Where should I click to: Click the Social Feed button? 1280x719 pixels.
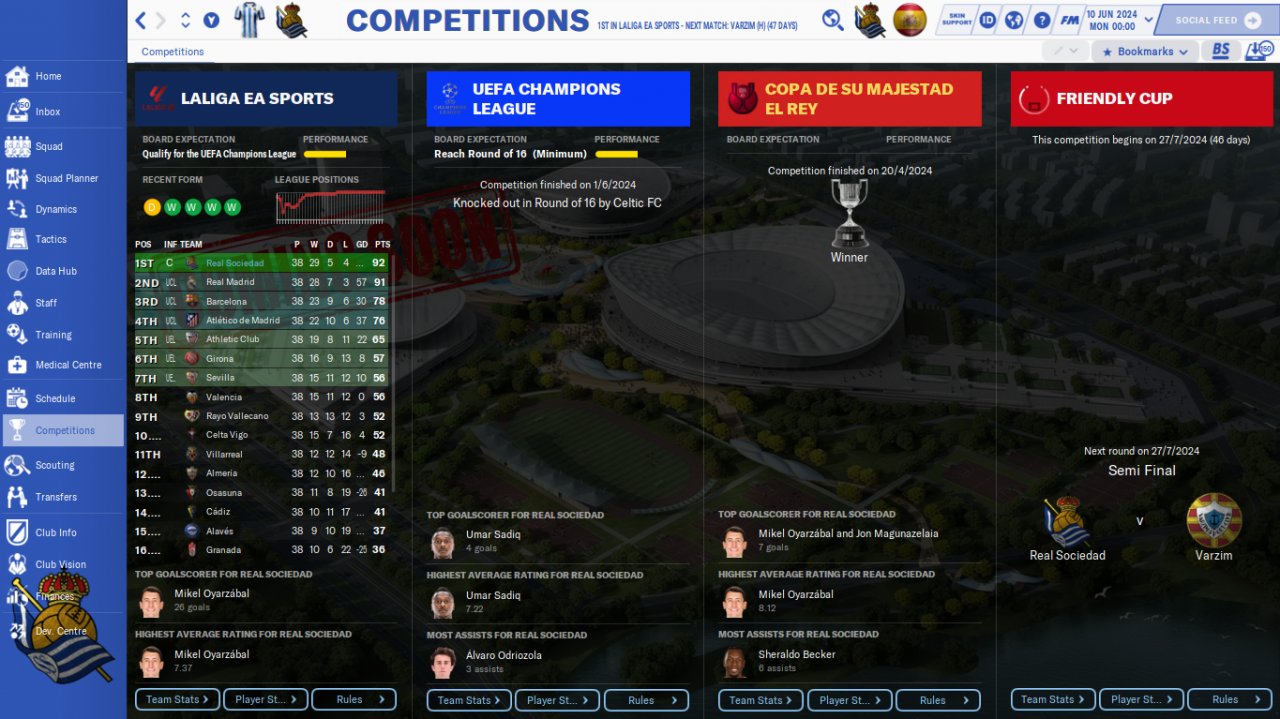[1217, 20]
